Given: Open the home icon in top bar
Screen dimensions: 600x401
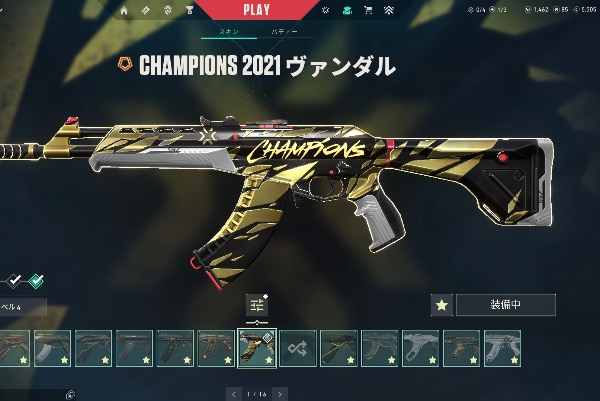Looking at the screenshot, I should tap(124, 11).
